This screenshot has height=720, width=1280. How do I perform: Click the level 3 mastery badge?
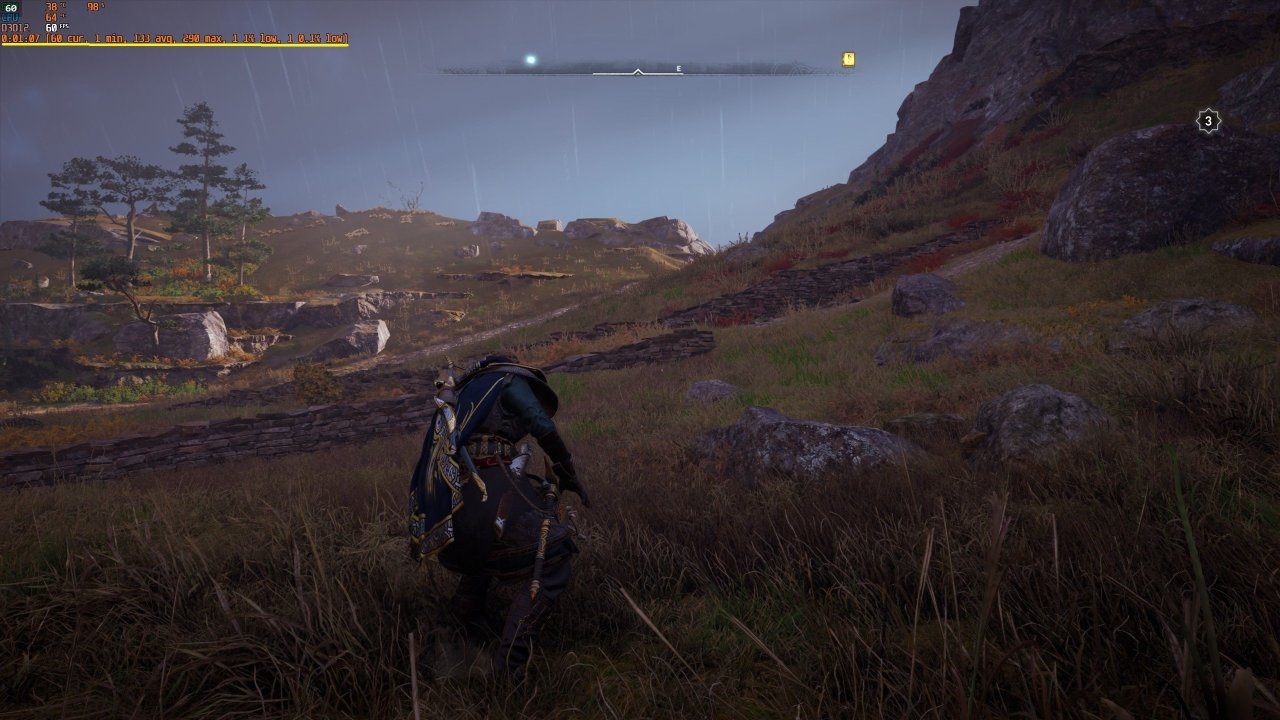coord(1208,119)
